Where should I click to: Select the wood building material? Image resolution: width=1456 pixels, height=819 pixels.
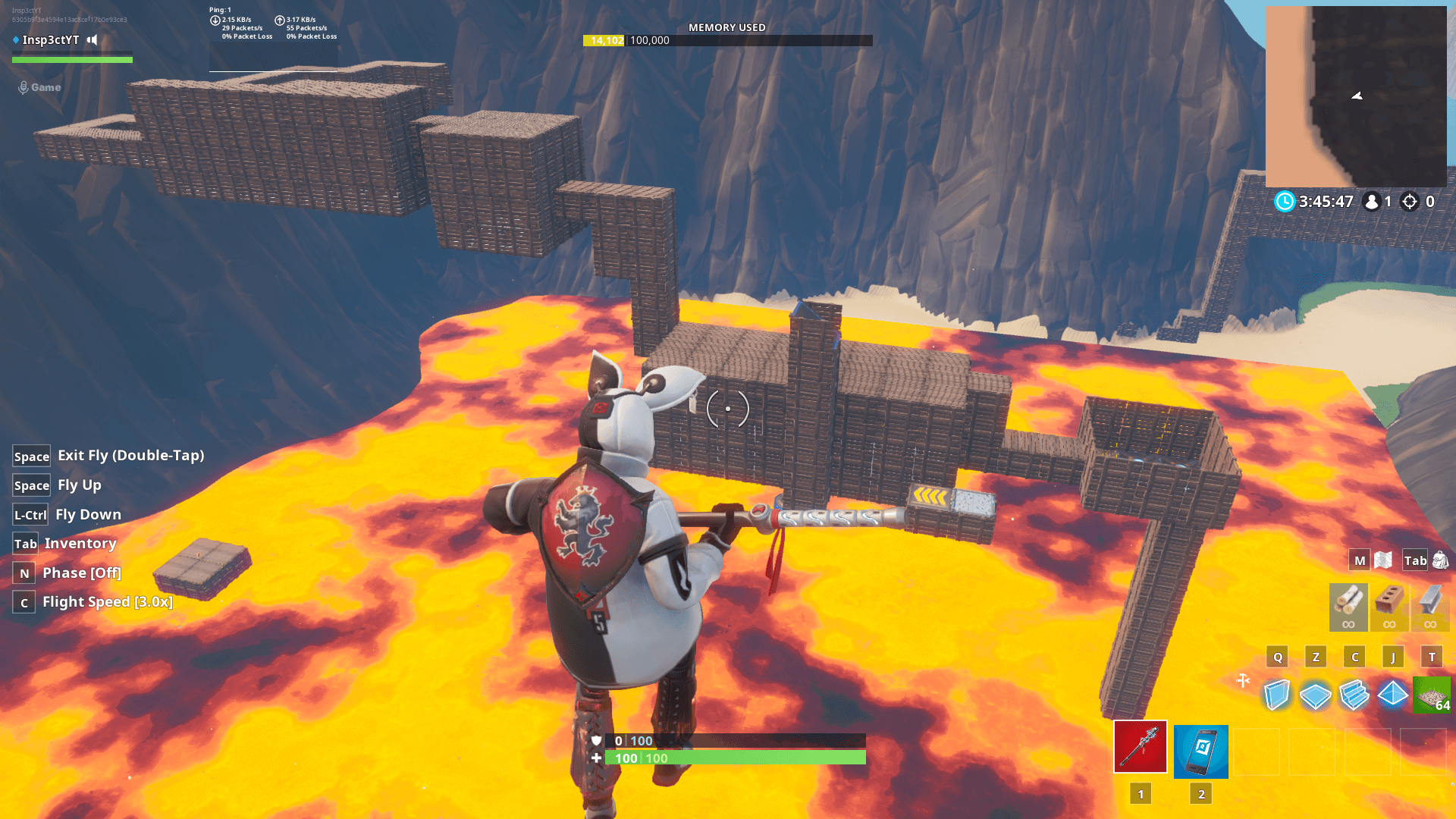1348,605
